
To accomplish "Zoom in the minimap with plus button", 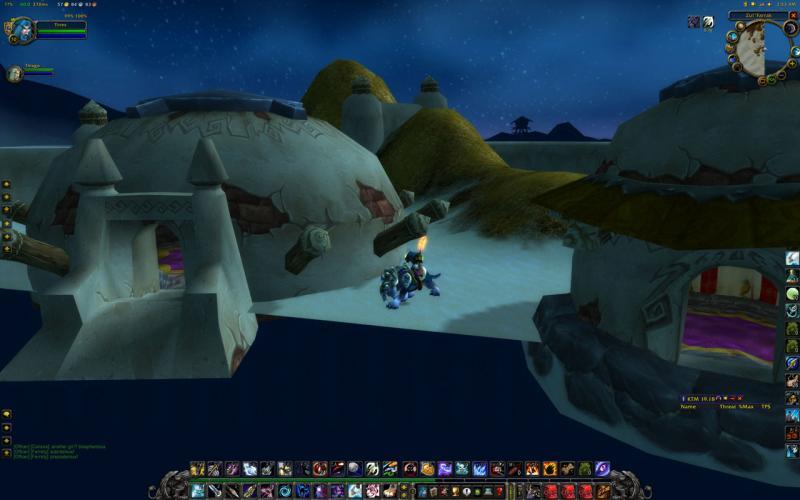I will coord(792,63).
